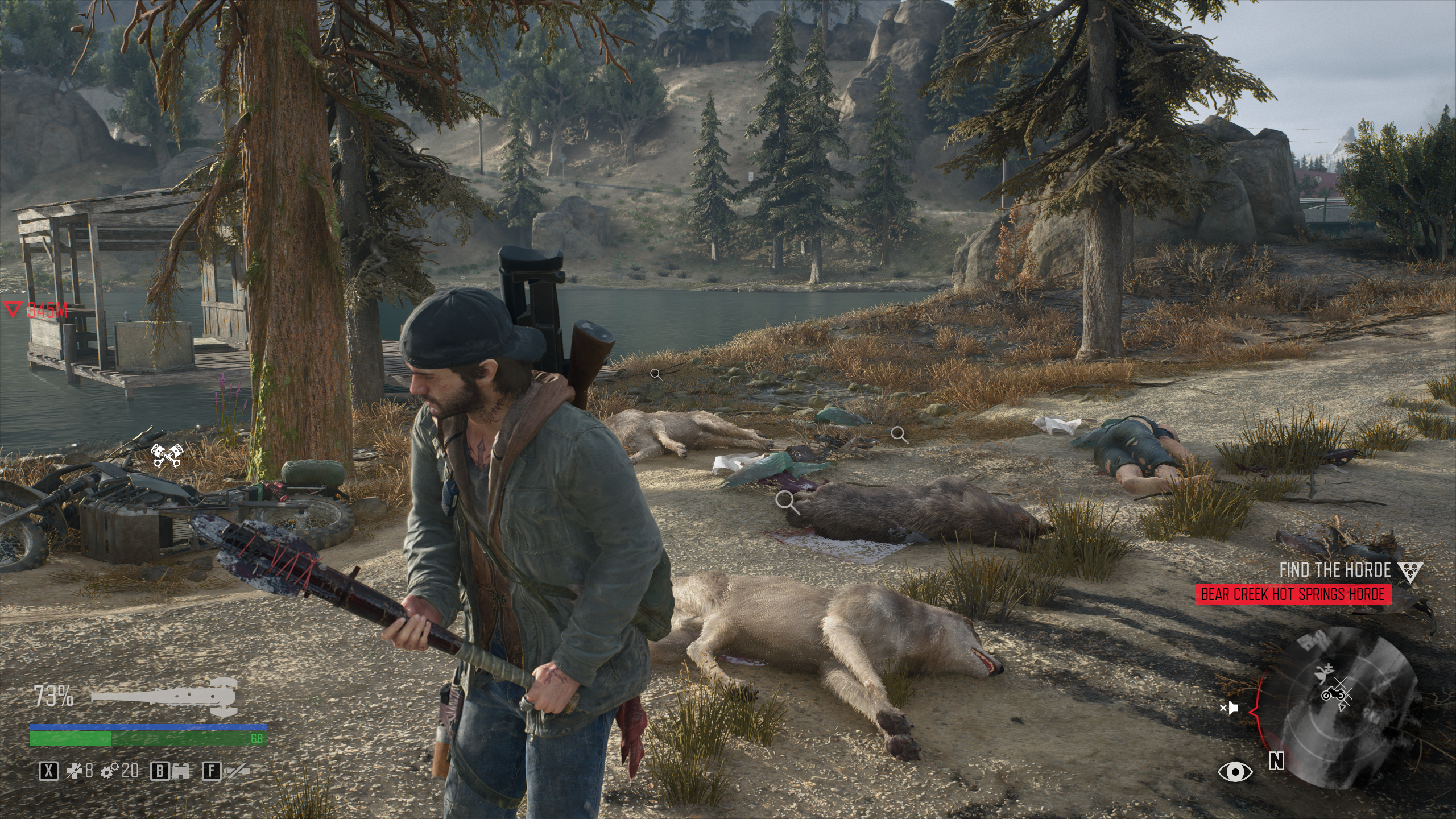Click the crossed pistons bike icon
The image size is (1456, 819).
(x=166, y=455)
